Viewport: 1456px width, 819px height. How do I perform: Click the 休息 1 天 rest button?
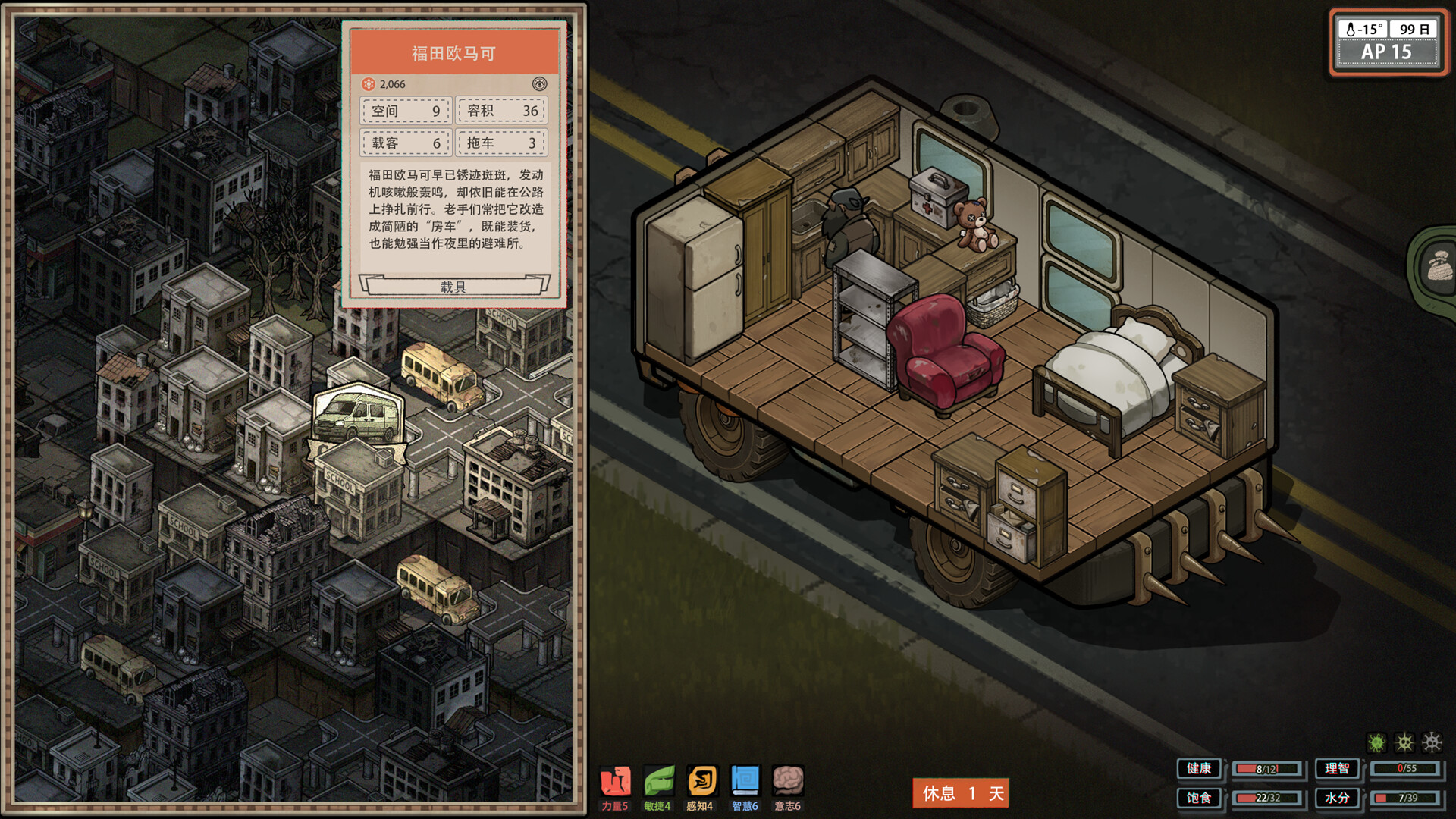tap(961, 793)
